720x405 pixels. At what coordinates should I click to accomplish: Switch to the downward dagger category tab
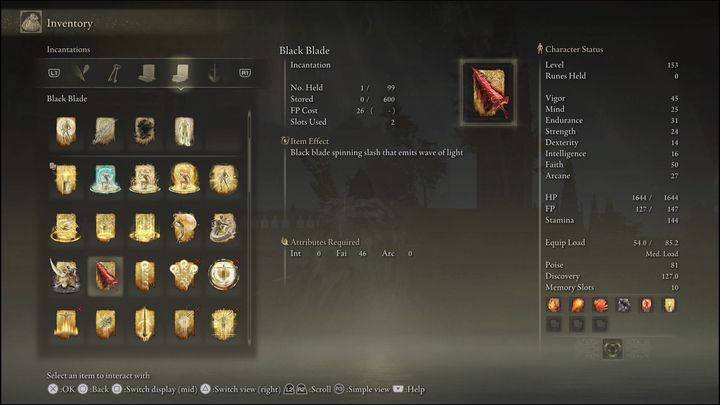[x=213, y=72]
